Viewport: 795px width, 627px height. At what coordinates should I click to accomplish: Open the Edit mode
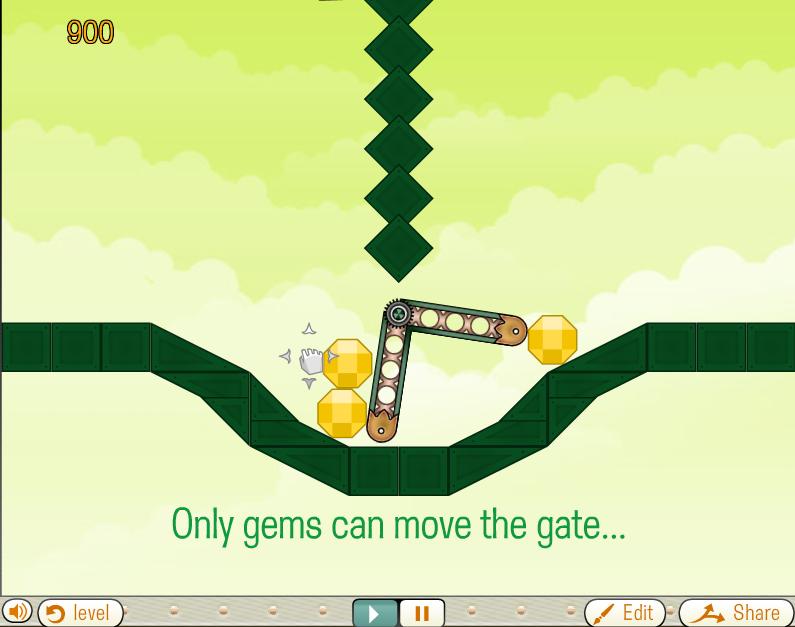[x=624, y=612]
